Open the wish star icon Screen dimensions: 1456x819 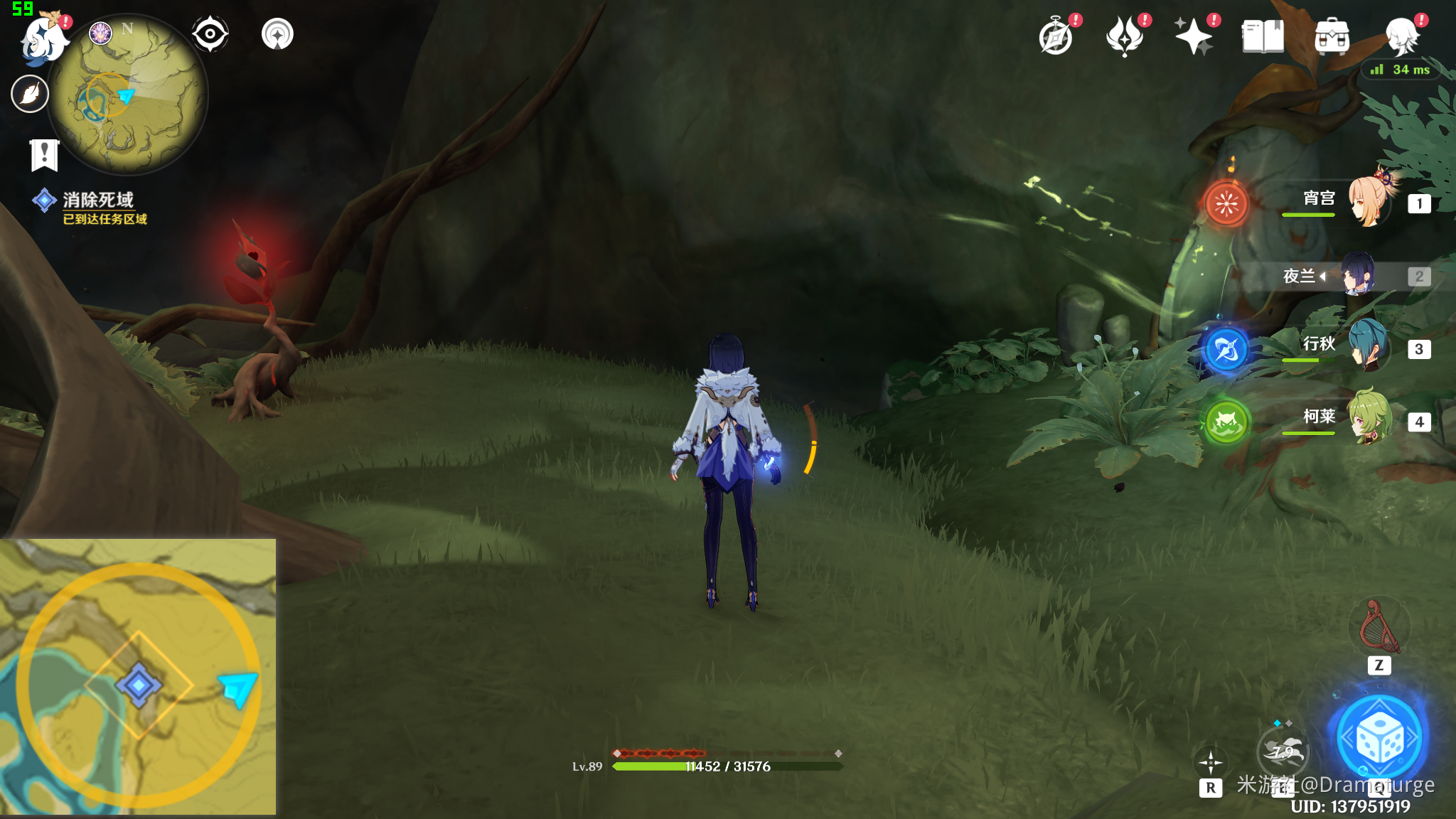pos(1194,37)
